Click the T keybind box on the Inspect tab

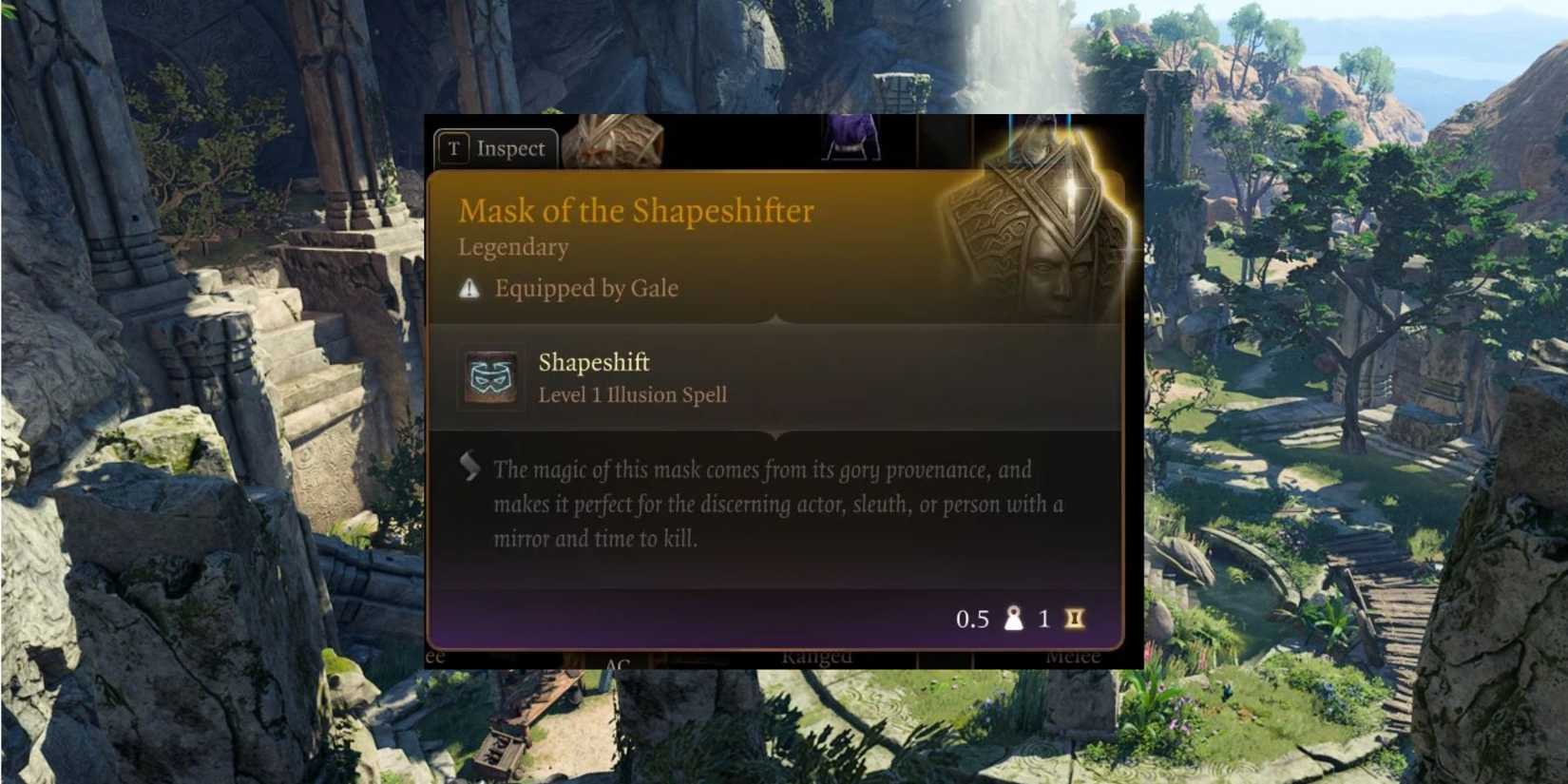coord(455,147)
